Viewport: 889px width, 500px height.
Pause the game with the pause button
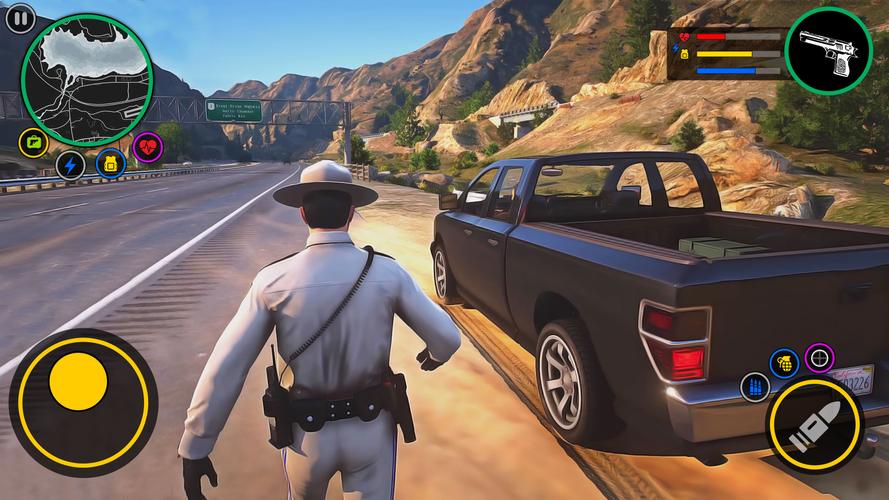click(20, 17)
